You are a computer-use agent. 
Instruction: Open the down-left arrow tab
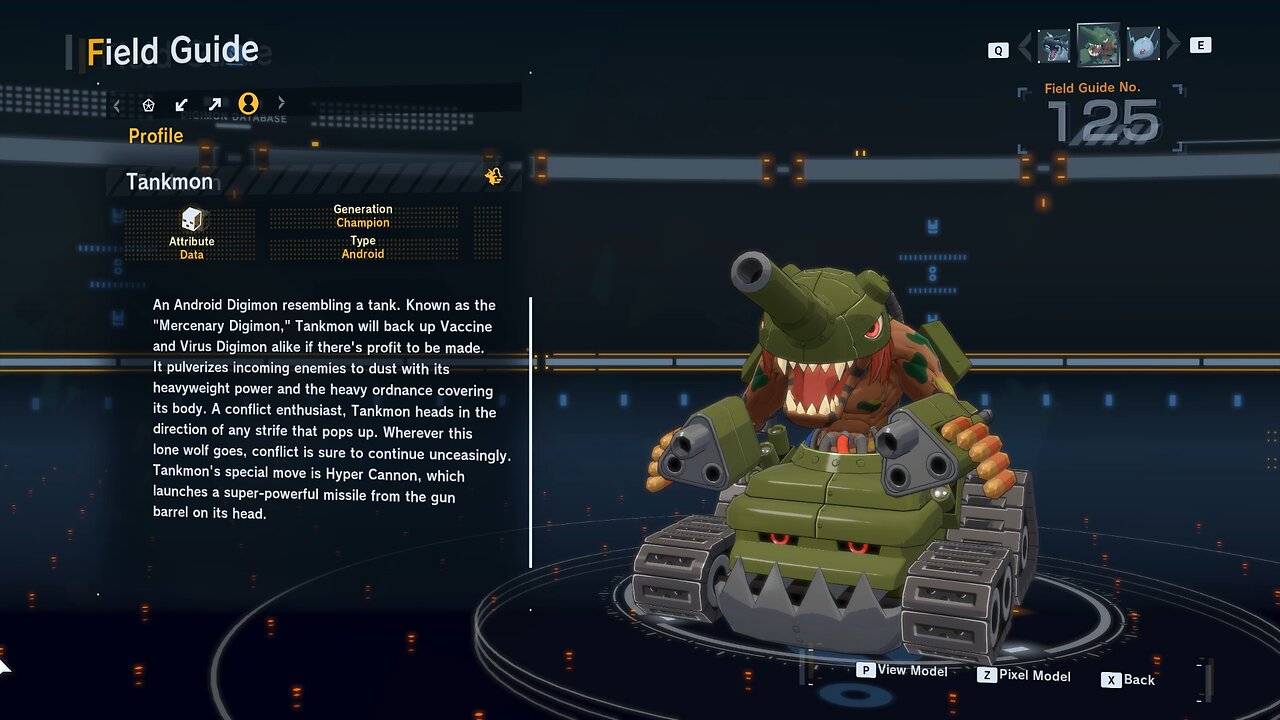(182, 104)
